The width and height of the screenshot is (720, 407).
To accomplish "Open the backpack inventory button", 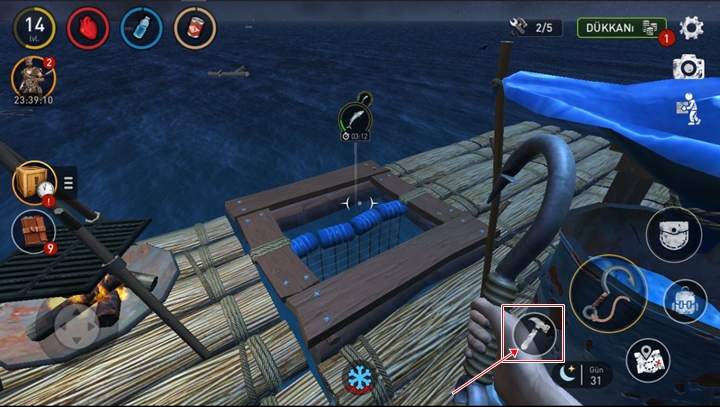I will coord(685,301).
